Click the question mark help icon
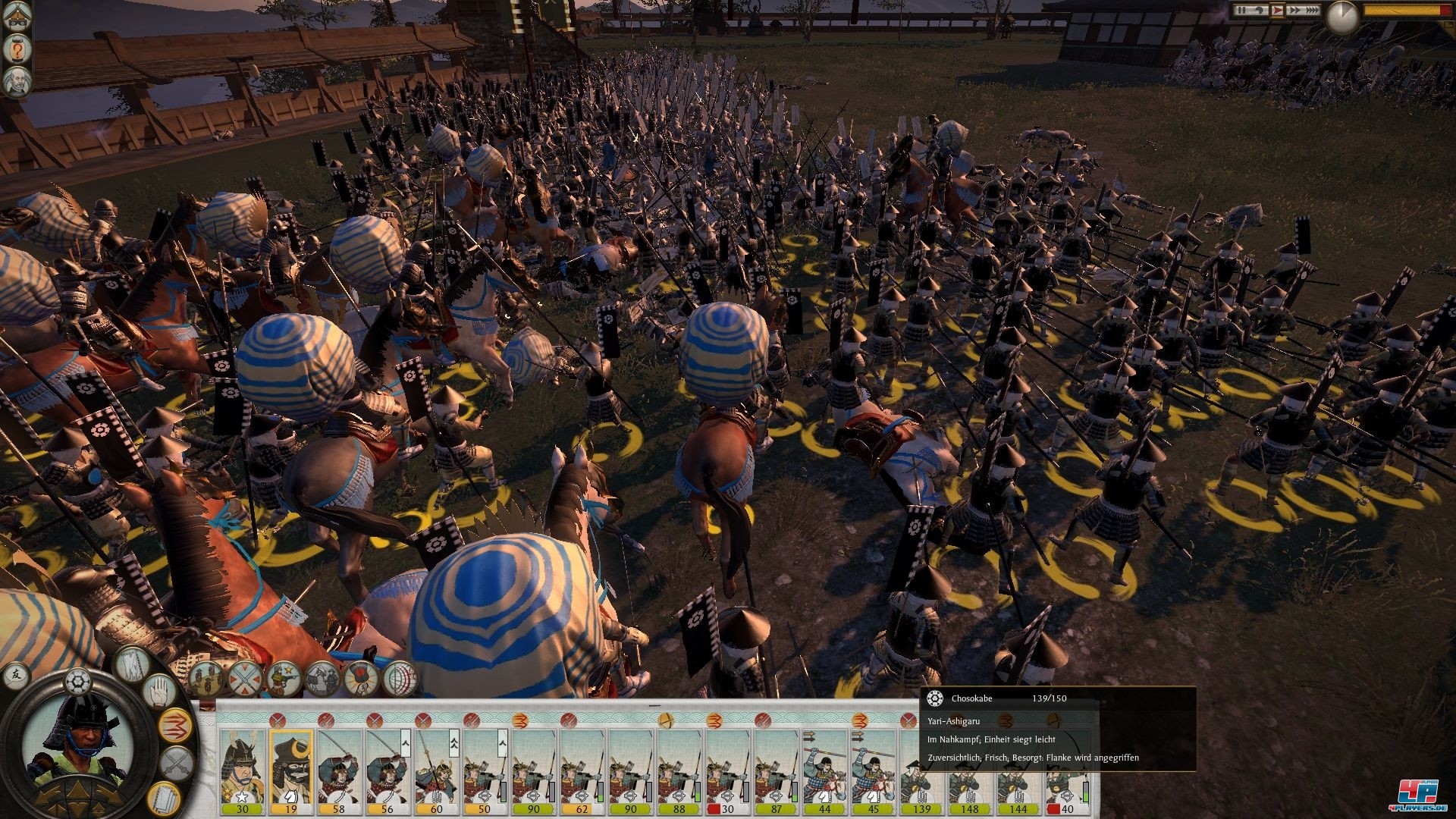1456x819 pixels. [x=17, y=50]
